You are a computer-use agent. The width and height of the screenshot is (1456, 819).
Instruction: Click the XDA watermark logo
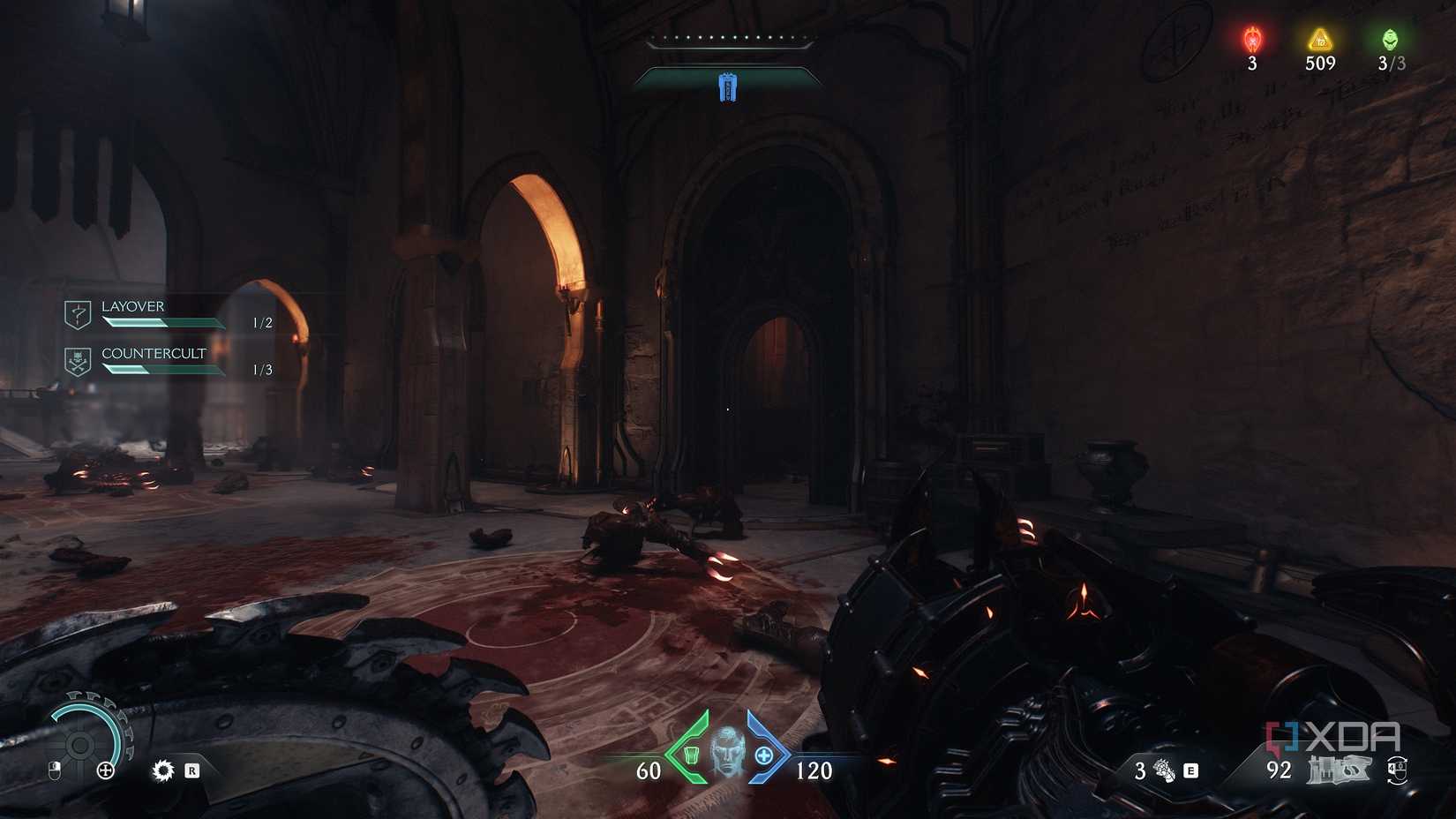click(1332, 734)
